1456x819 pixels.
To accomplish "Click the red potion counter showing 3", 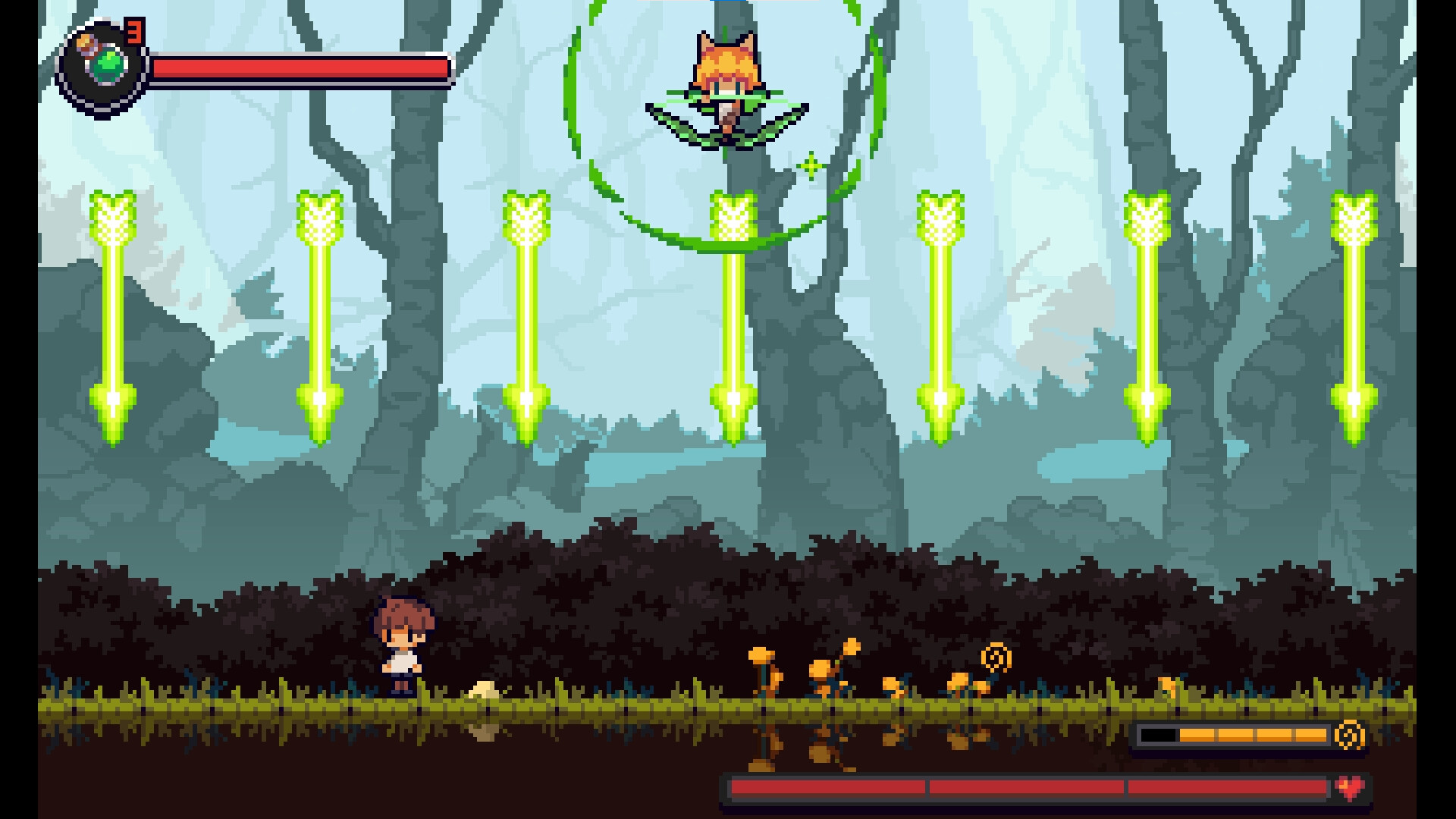I will coord(133,32).
